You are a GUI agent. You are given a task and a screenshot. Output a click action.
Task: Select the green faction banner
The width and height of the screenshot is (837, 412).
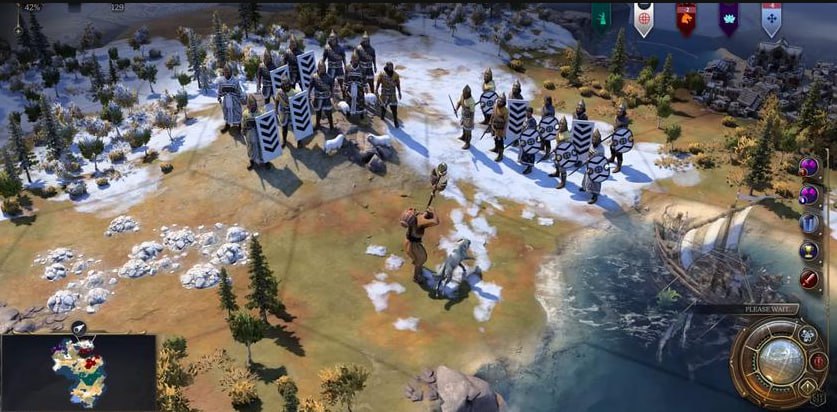[601, 16]
